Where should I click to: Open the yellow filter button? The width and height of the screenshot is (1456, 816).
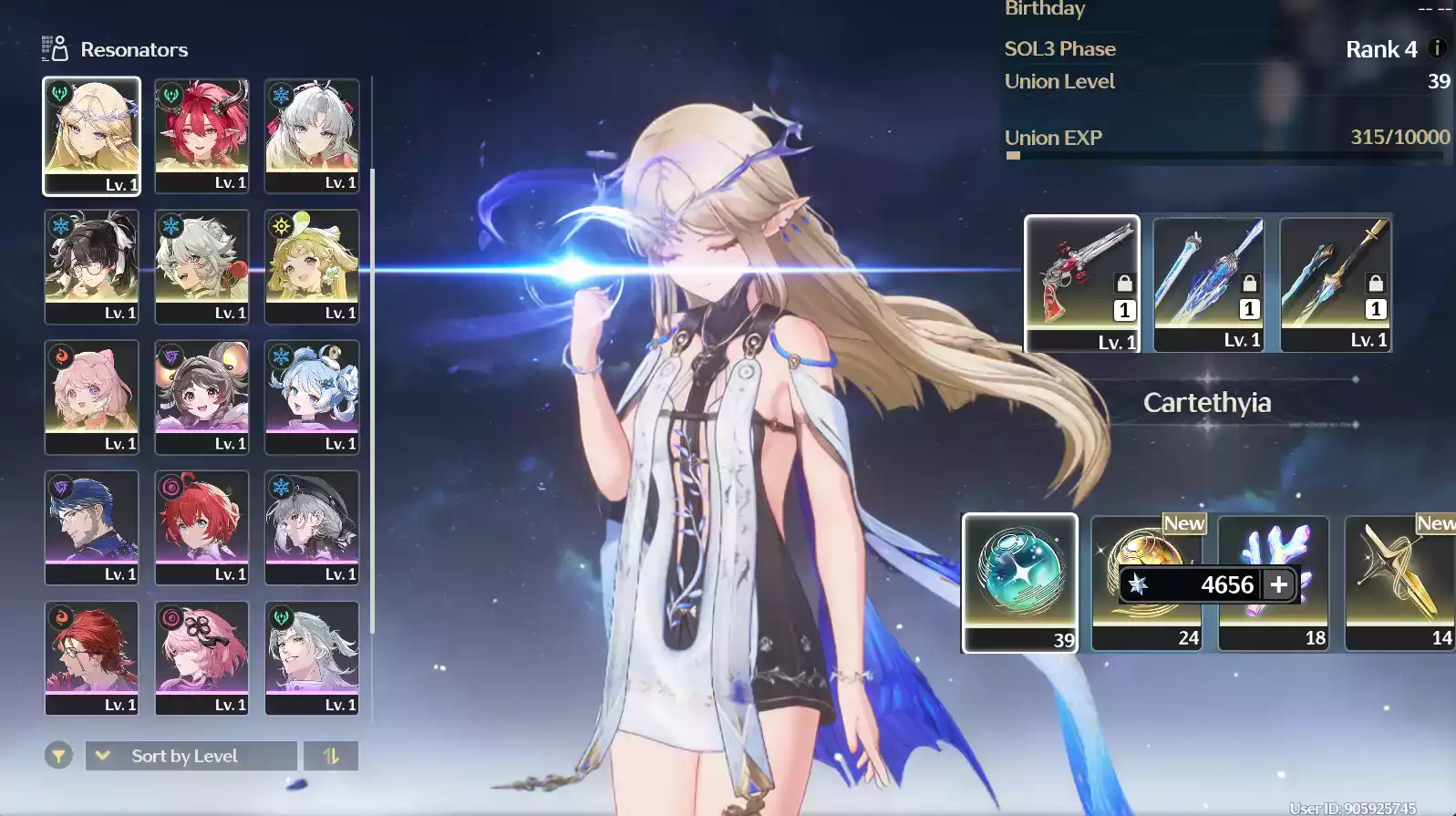tap(58, 756)
